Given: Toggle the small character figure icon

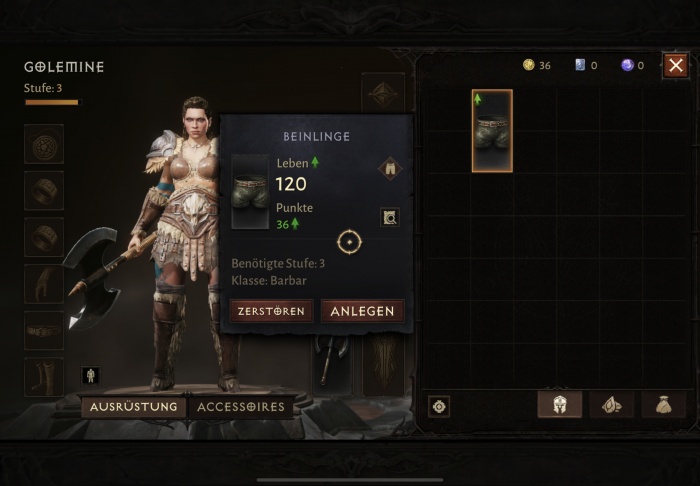Looking at the screenshot, I should (x=90, y=376).
